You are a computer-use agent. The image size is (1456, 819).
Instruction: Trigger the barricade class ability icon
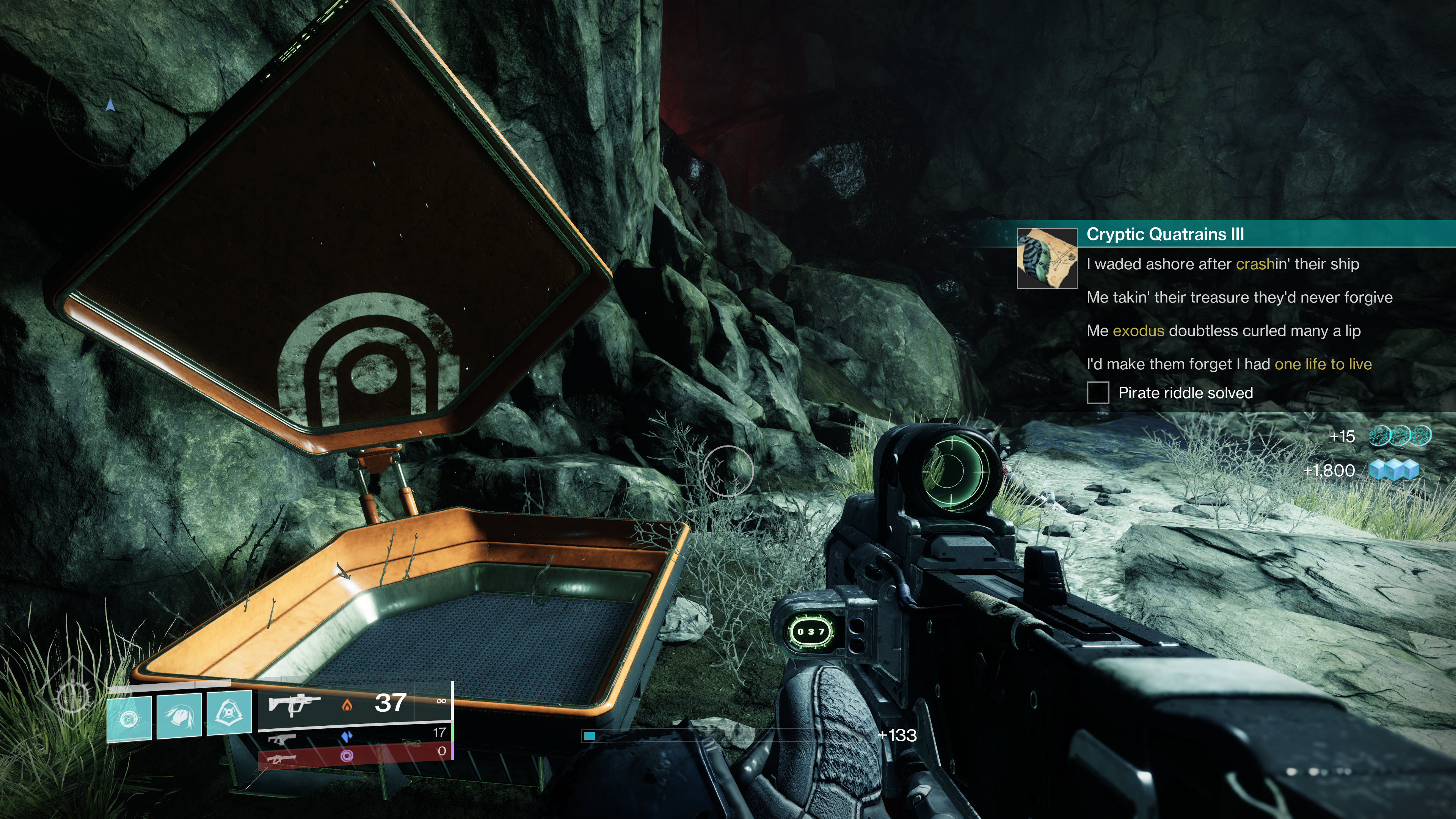[229, 713]
